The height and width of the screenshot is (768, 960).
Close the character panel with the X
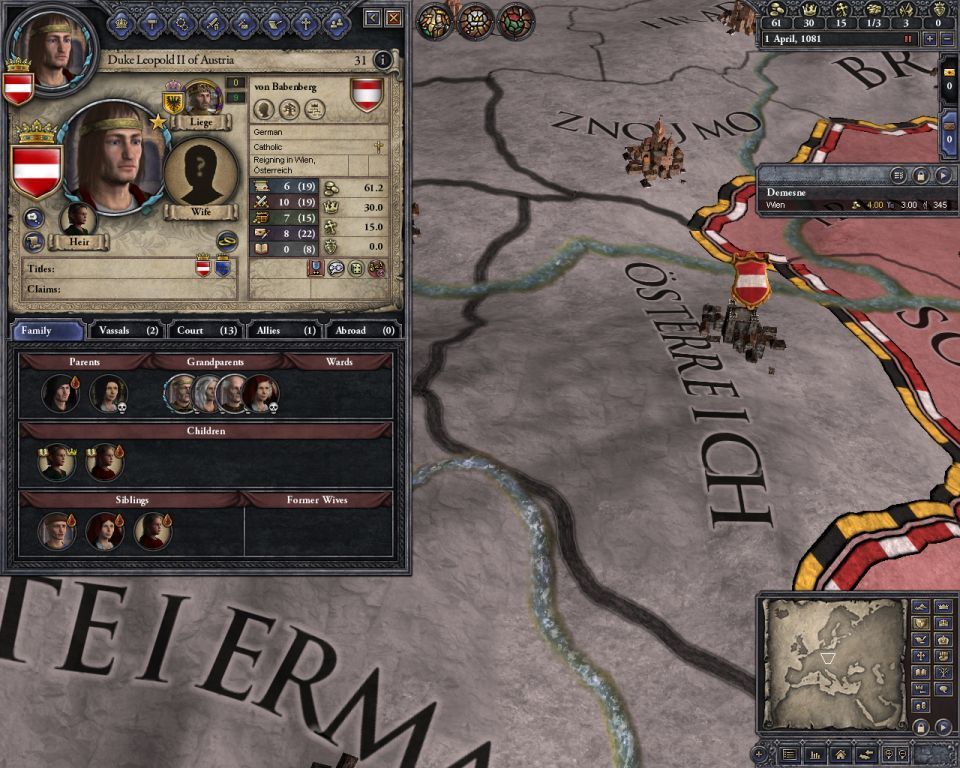[x=394, y=18]
